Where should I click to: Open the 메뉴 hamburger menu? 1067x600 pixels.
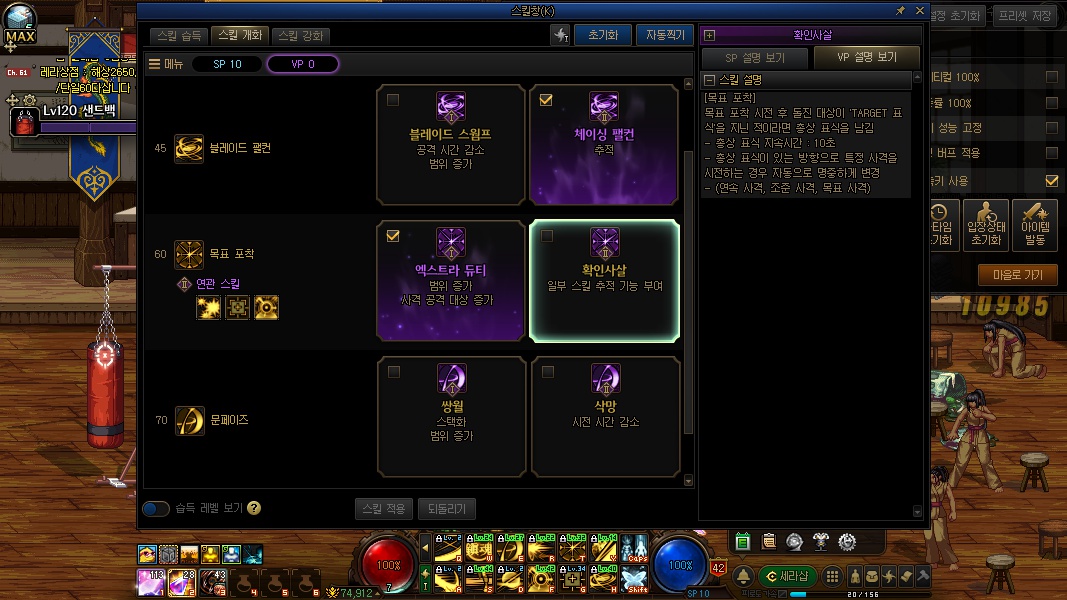click(x=166, y=64)
